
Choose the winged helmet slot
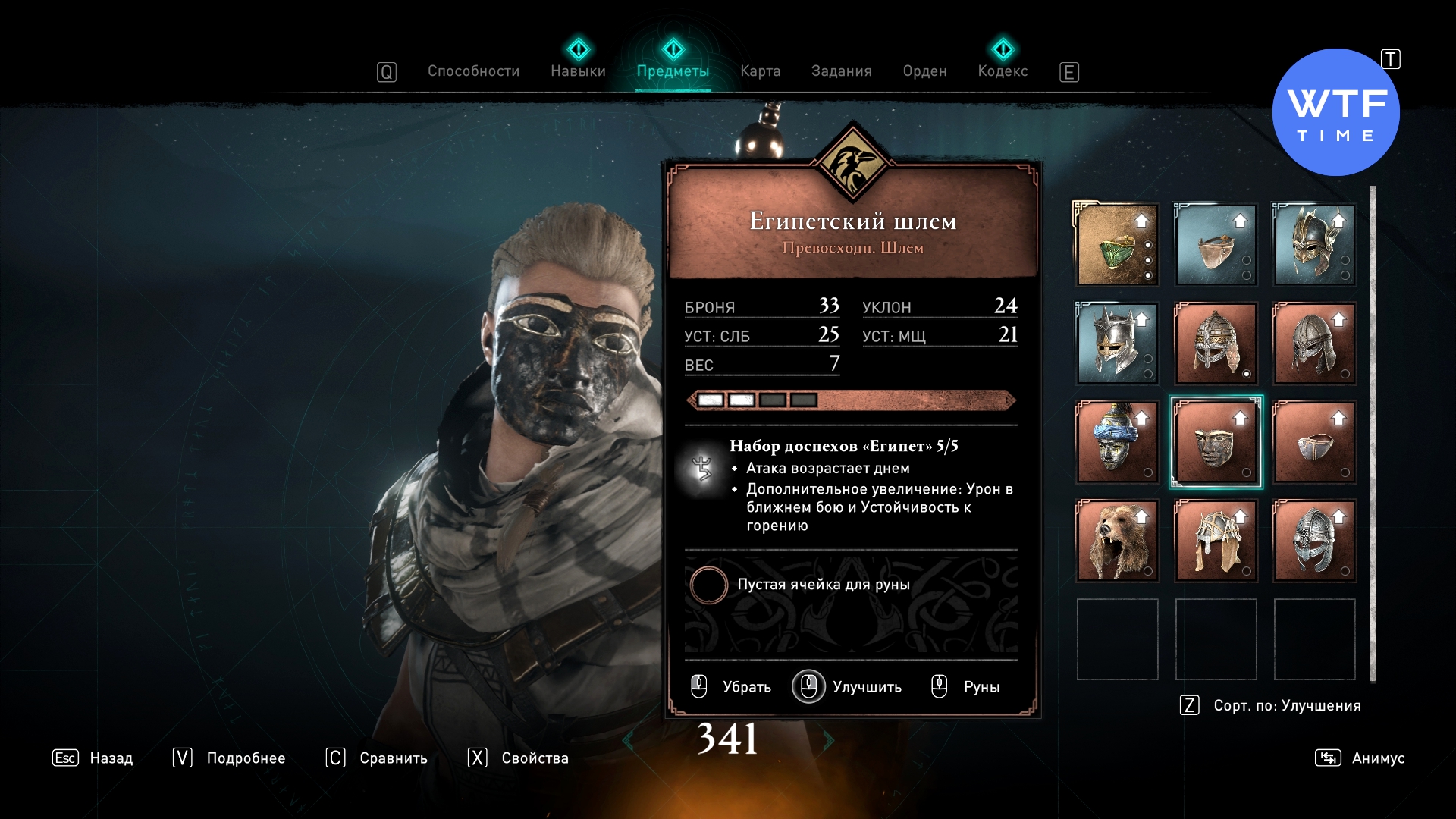[x=1314, y=245]
